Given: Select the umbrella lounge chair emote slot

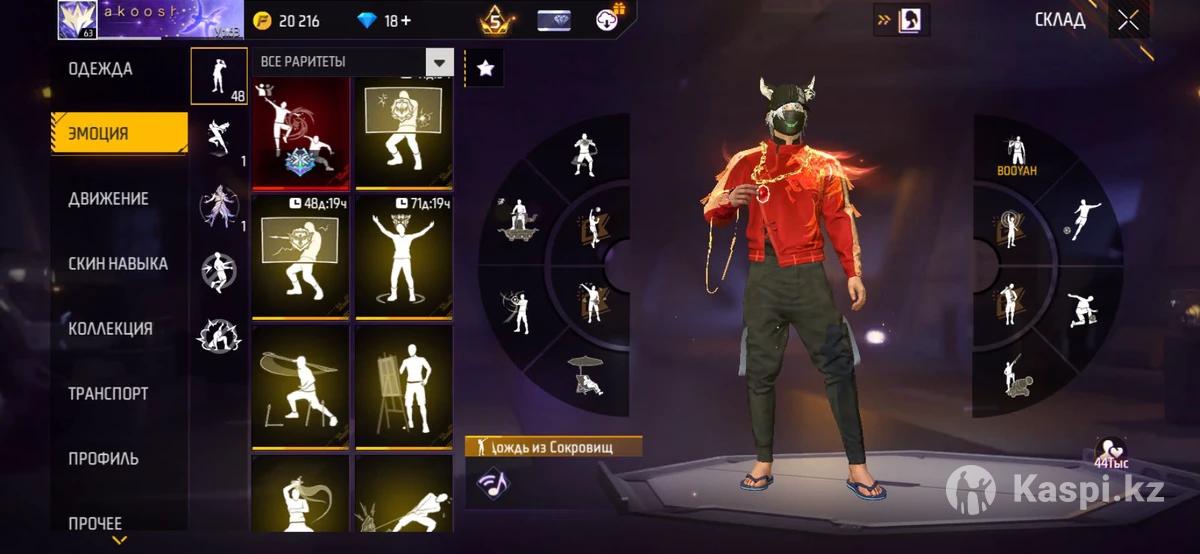Looking at the screenshot, I should [x=583, y=375].
